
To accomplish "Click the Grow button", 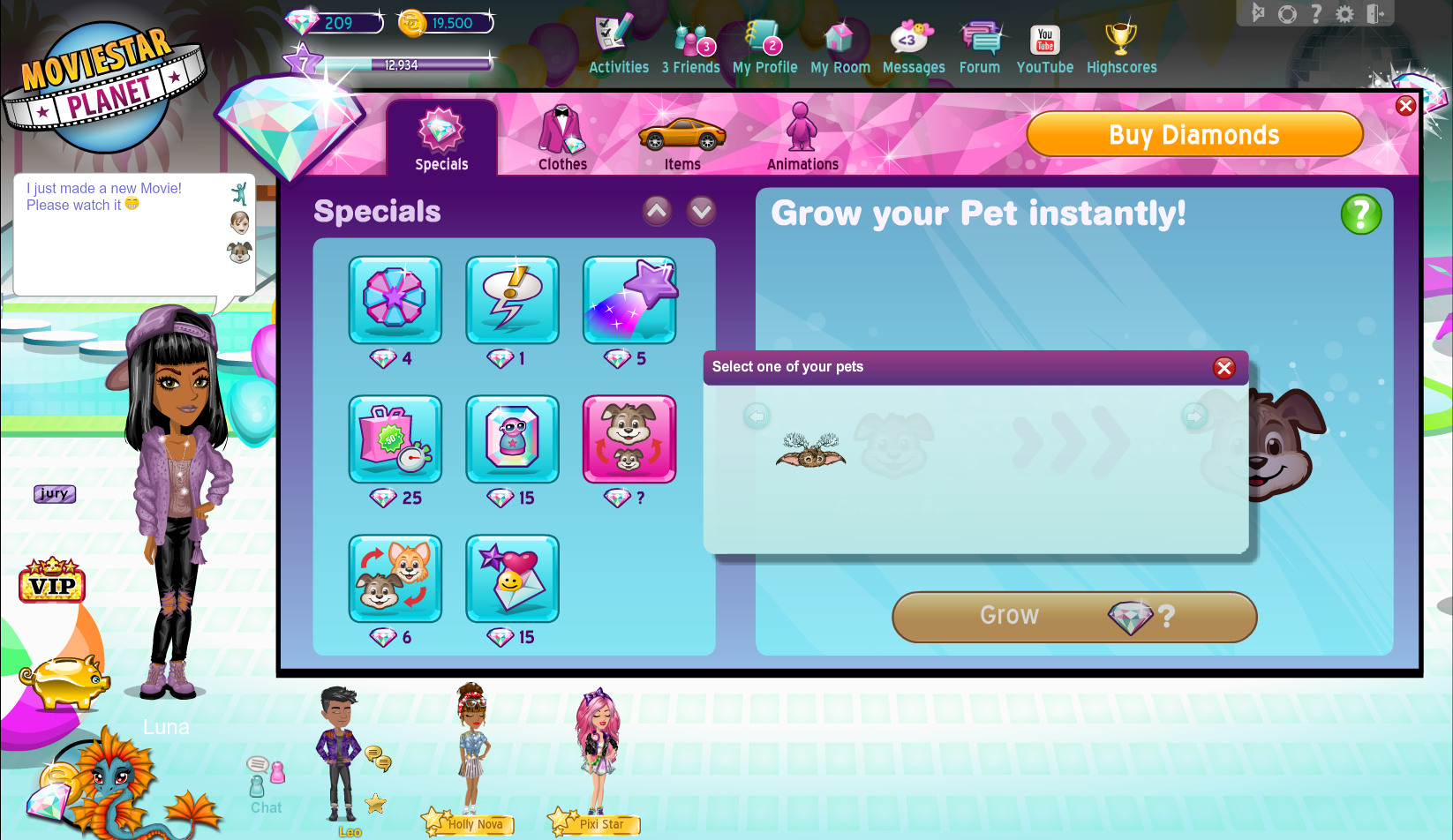I will (x=1074, y=616).
